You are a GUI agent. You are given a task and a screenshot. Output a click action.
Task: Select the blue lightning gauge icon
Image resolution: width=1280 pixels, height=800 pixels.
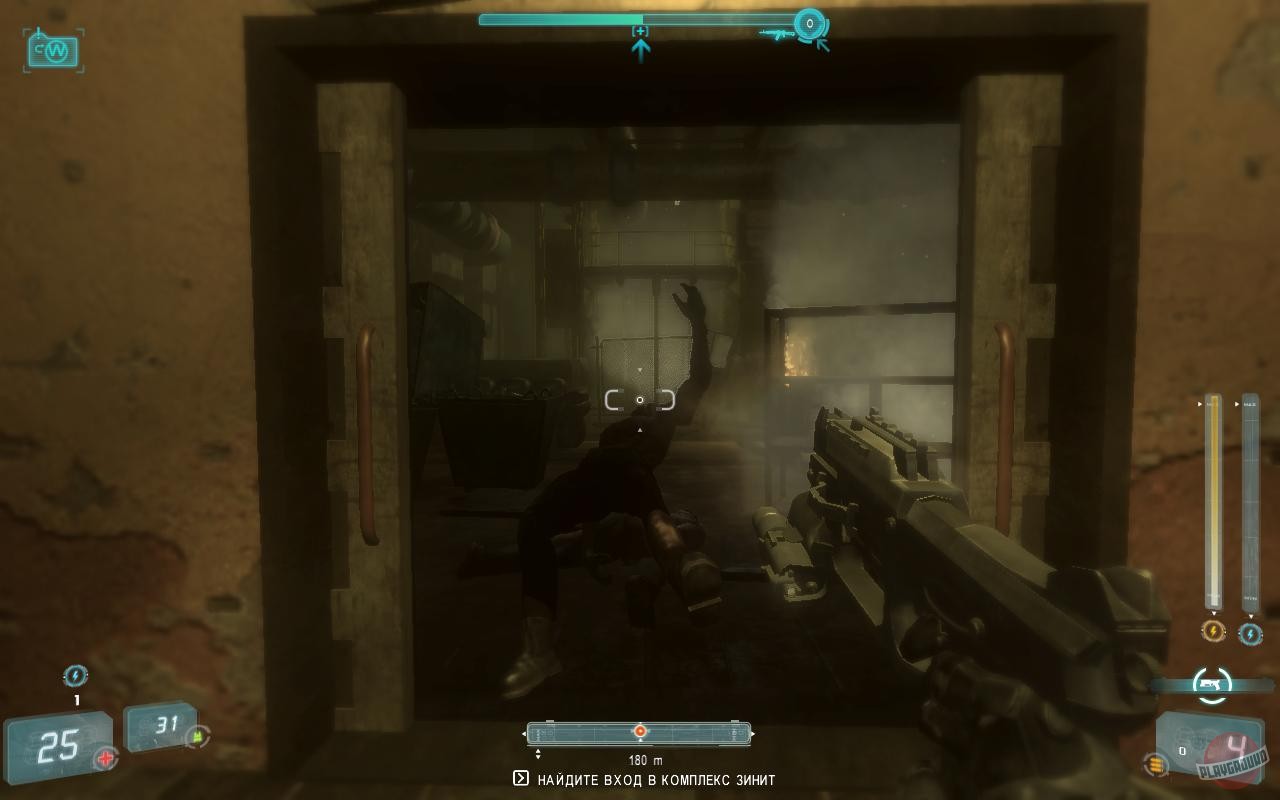(x=1251, y=633)
